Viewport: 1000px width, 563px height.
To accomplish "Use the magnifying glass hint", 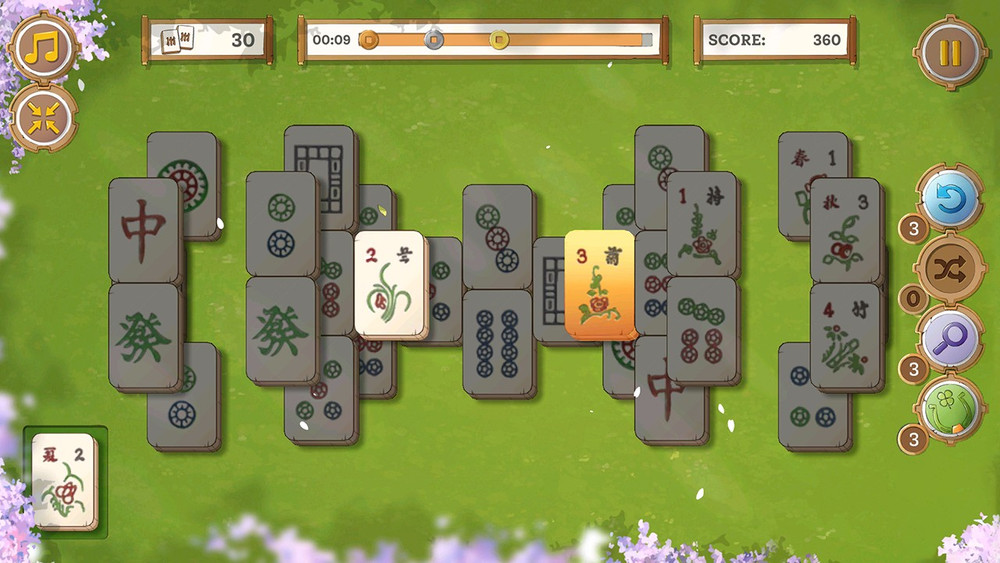I will 946,338.
